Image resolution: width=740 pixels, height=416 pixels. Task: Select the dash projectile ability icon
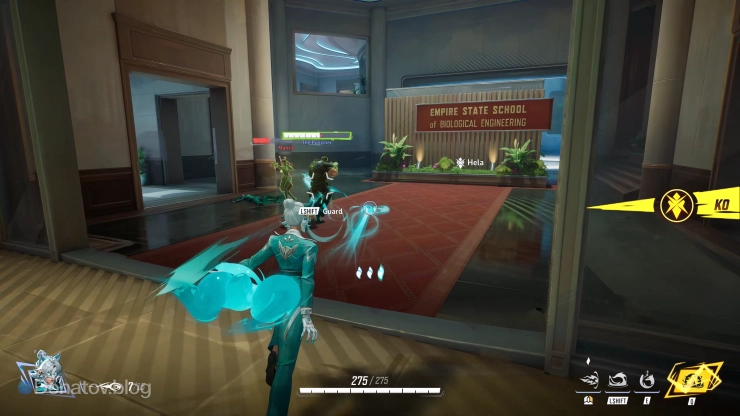click(590, 380)
